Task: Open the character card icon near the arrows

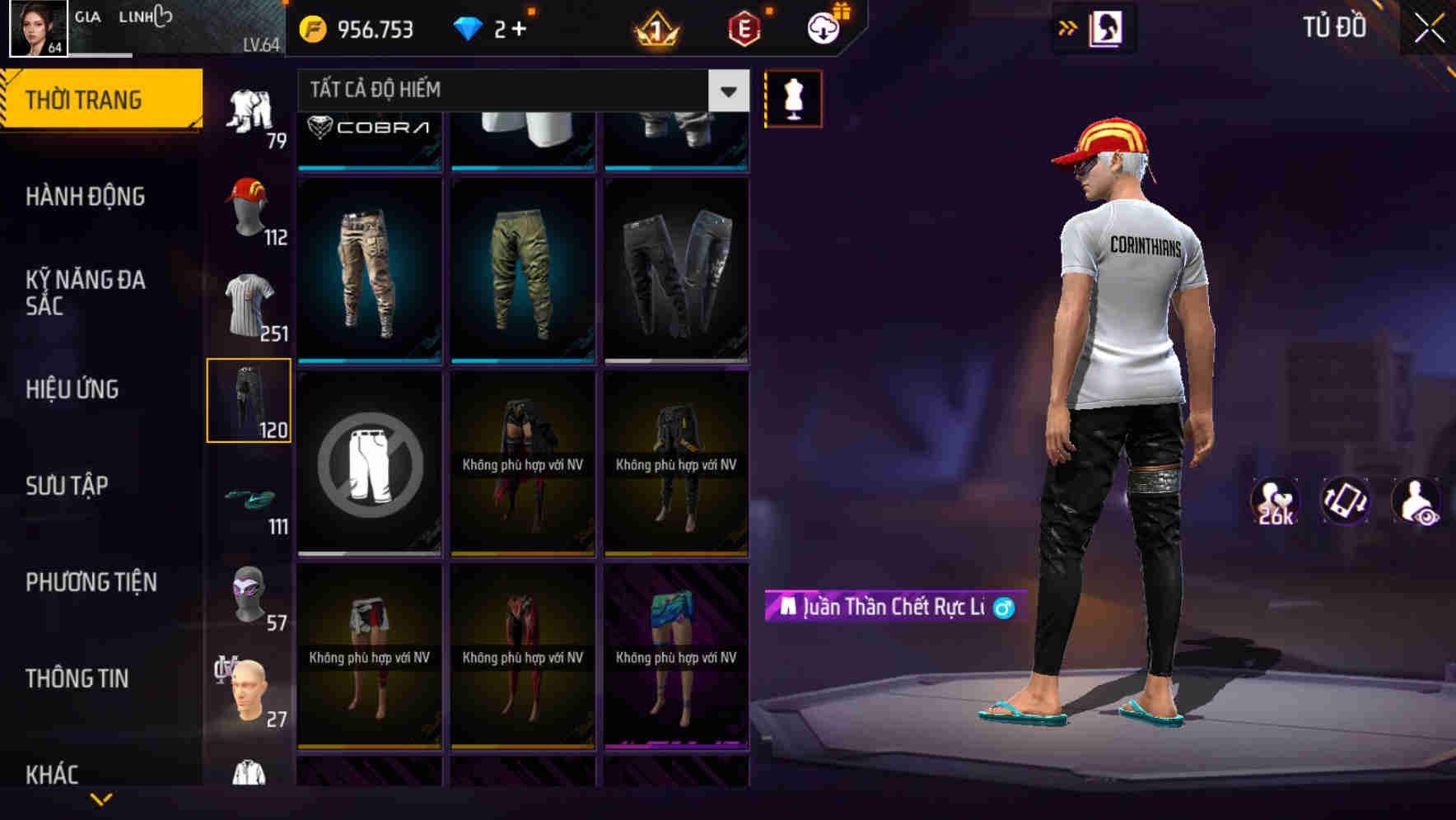Action: [1105, 28]
